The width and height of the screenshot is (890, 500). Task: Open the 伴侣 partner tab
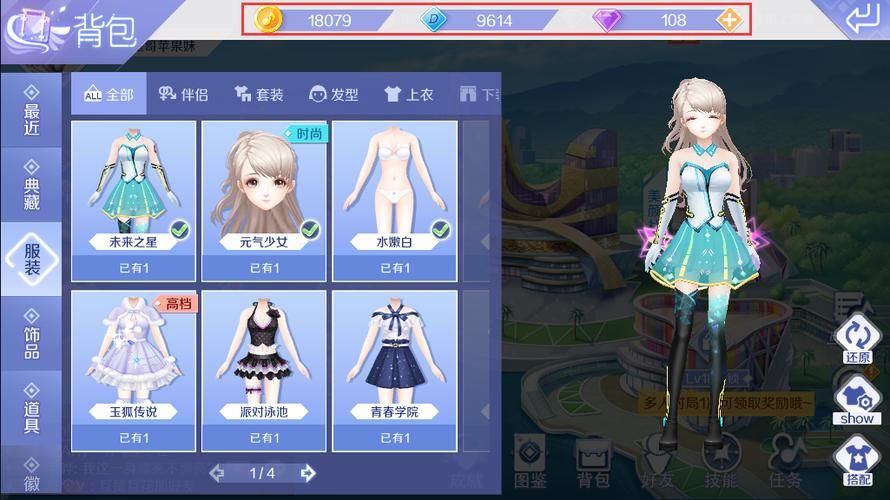click(183, 94)
